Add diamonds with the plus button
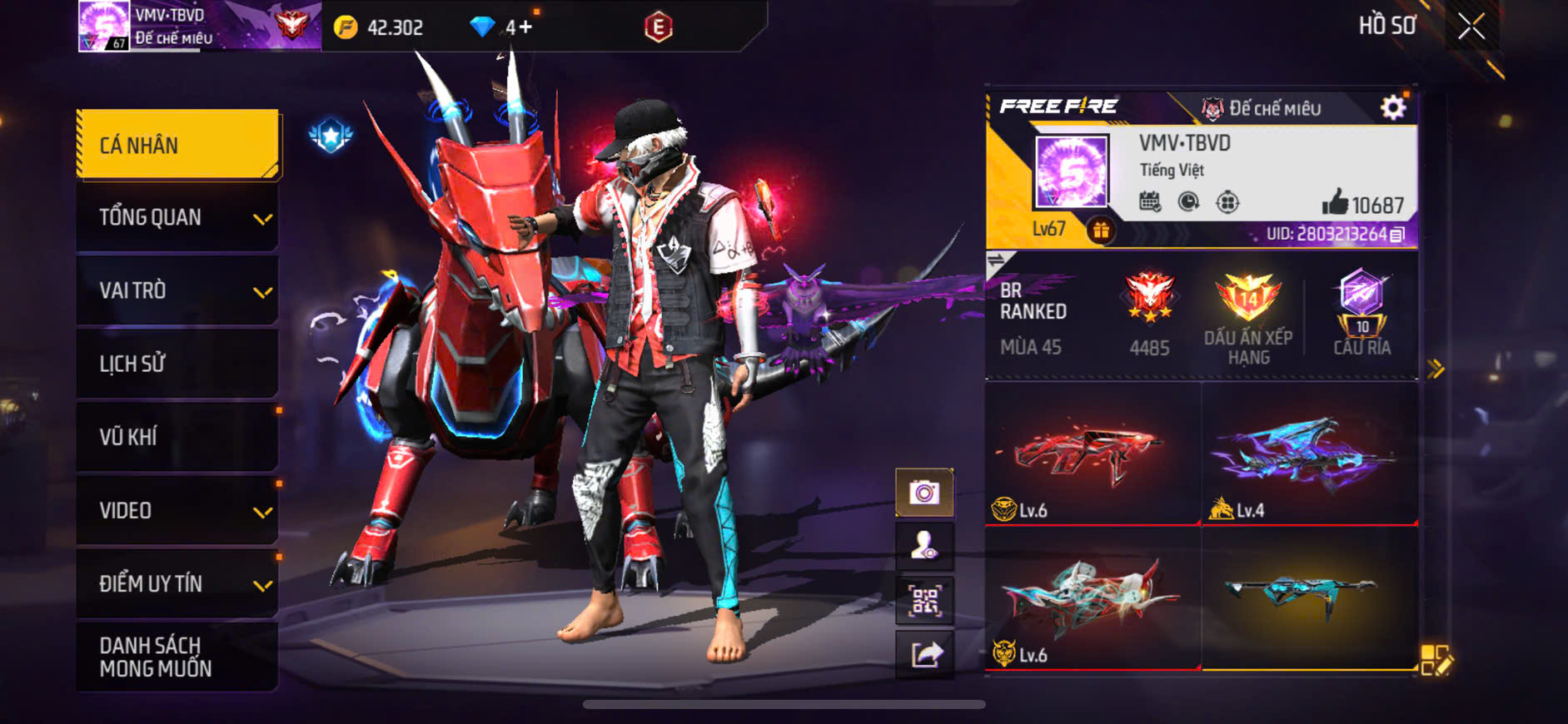 click(525, 27)
